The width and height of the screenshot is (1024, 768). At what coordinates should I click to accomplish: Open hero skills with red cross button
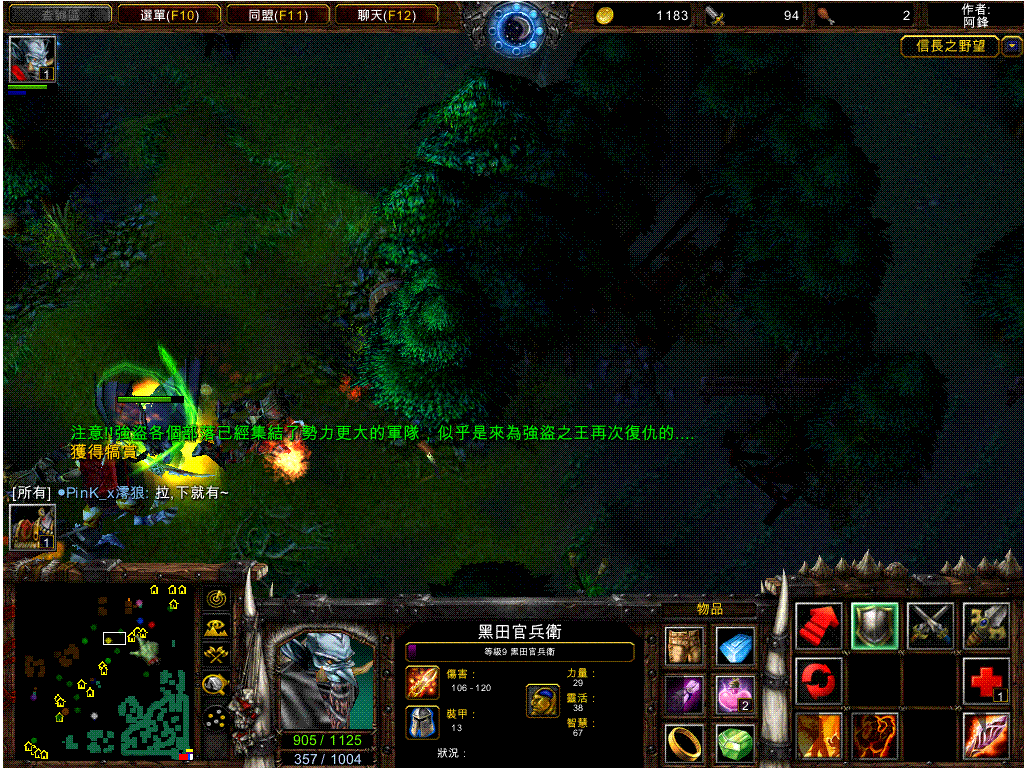click(x=986, y=681)
